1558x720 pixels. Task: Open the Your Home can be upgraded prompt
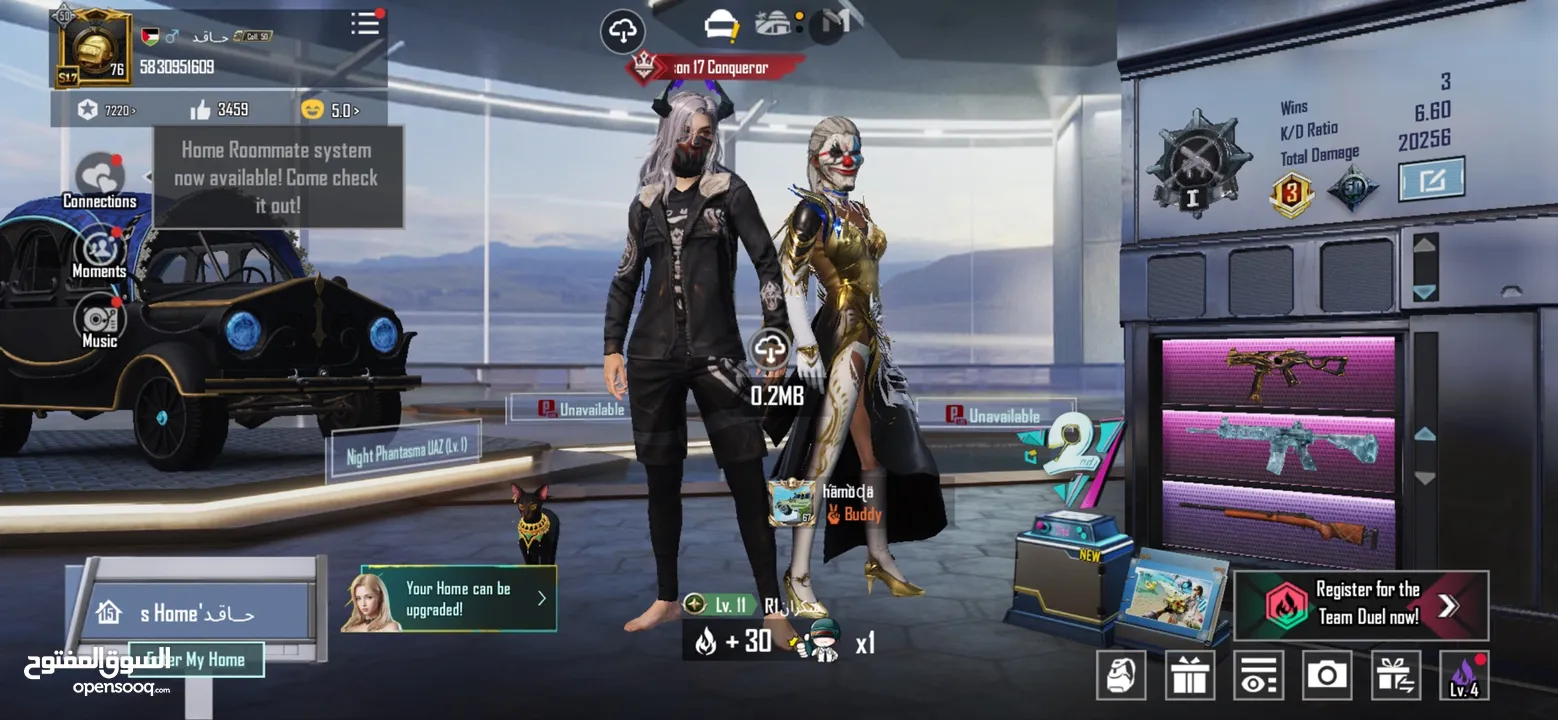pyautogui.click(x=449, y=599)
